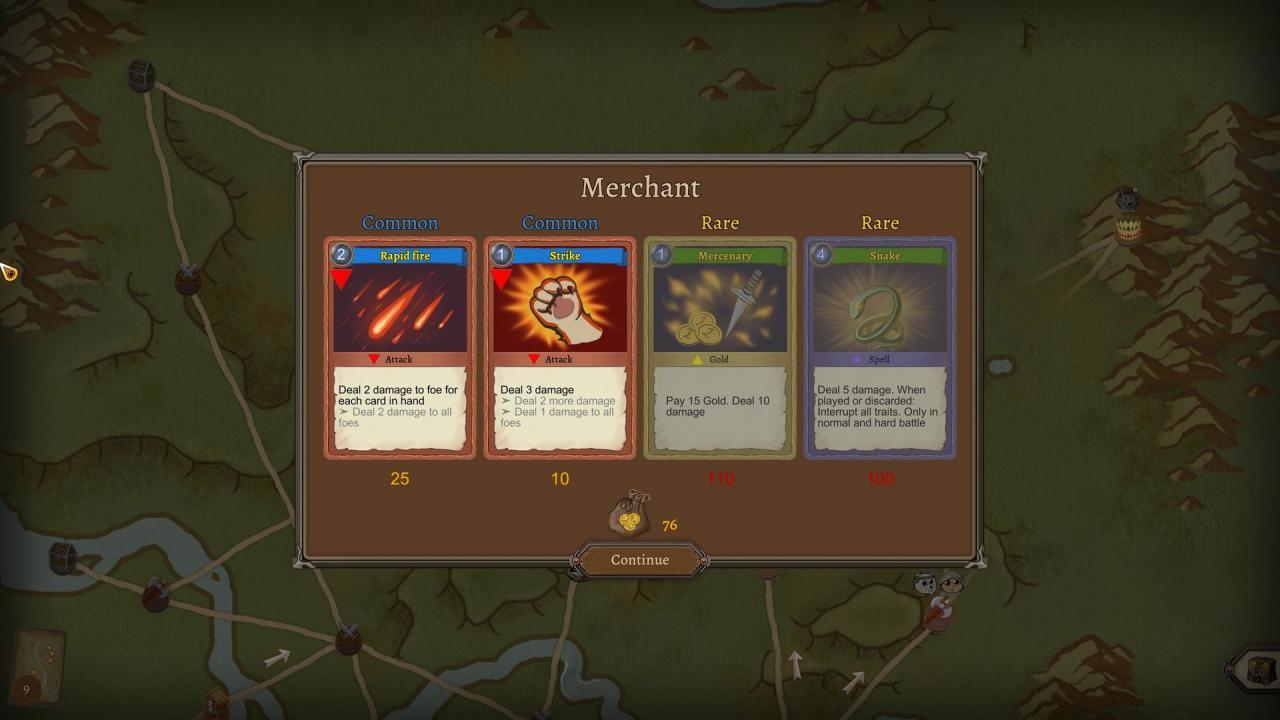Continue past the Merchant window
Screen dimensions: 1280x720
[640, 560]
